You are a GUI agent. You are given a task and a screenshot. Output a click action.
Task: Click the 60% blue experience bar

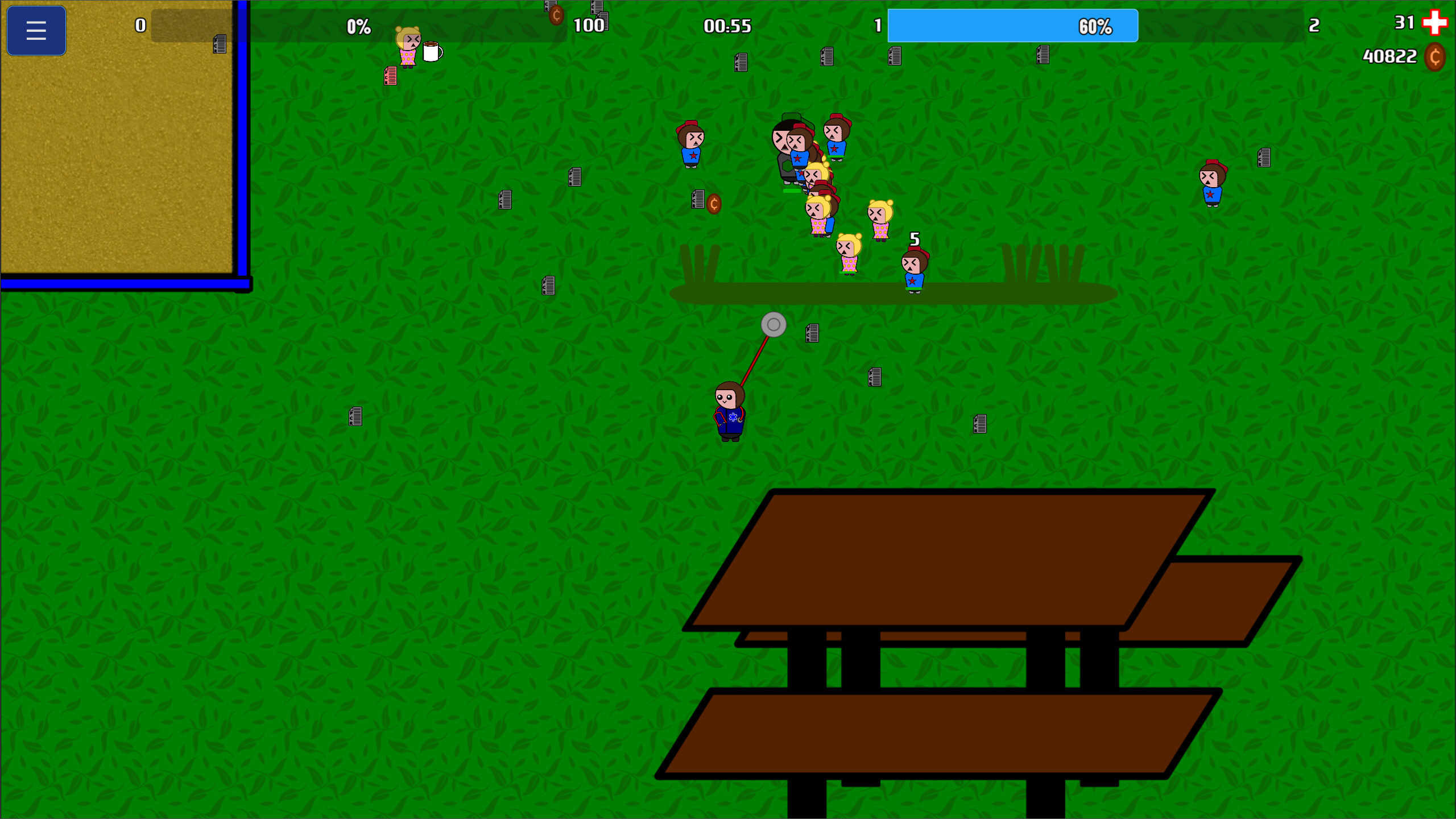[1012, 25]
